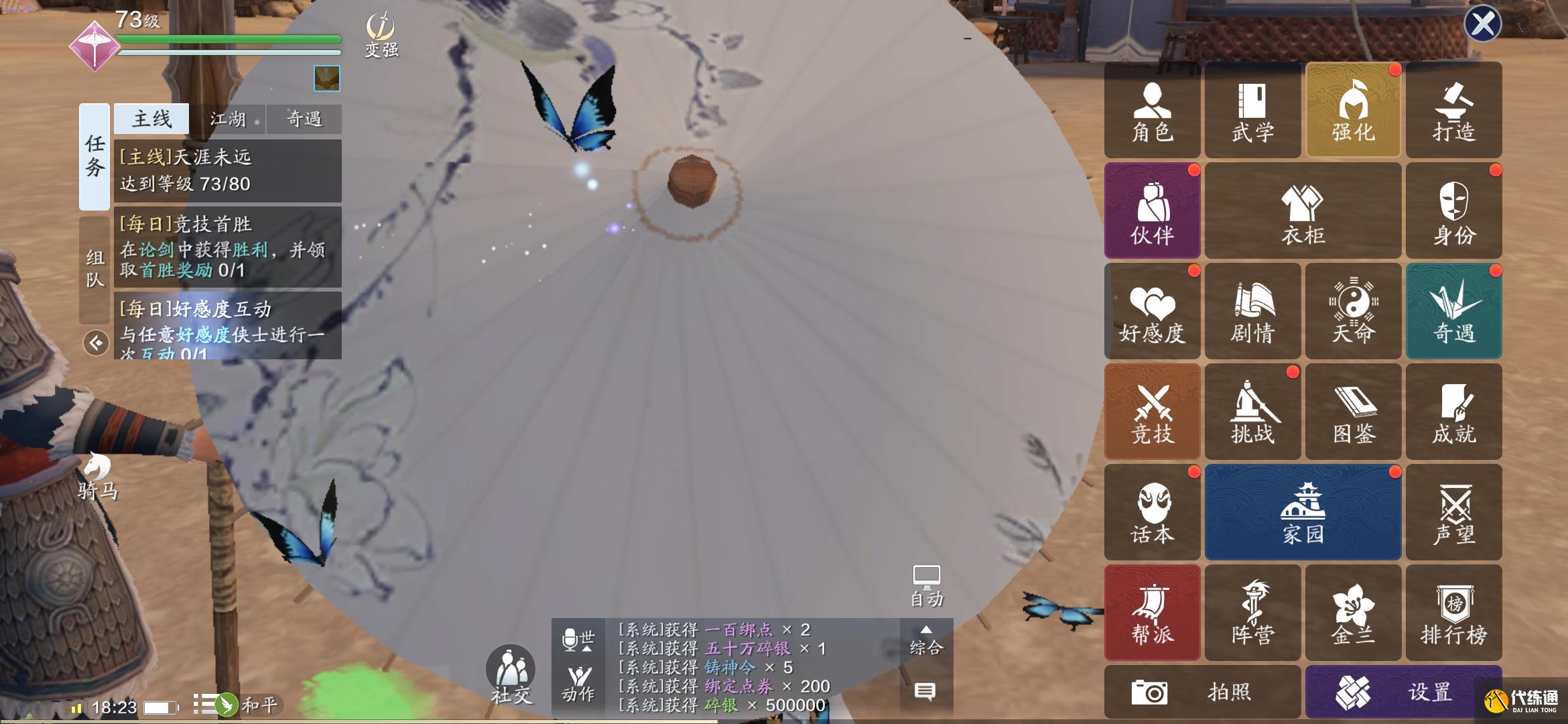Viewport: 1568px width, 724px height.
Task: Open the 打造 crafting menu
Action: click(x=1453, y=111)
